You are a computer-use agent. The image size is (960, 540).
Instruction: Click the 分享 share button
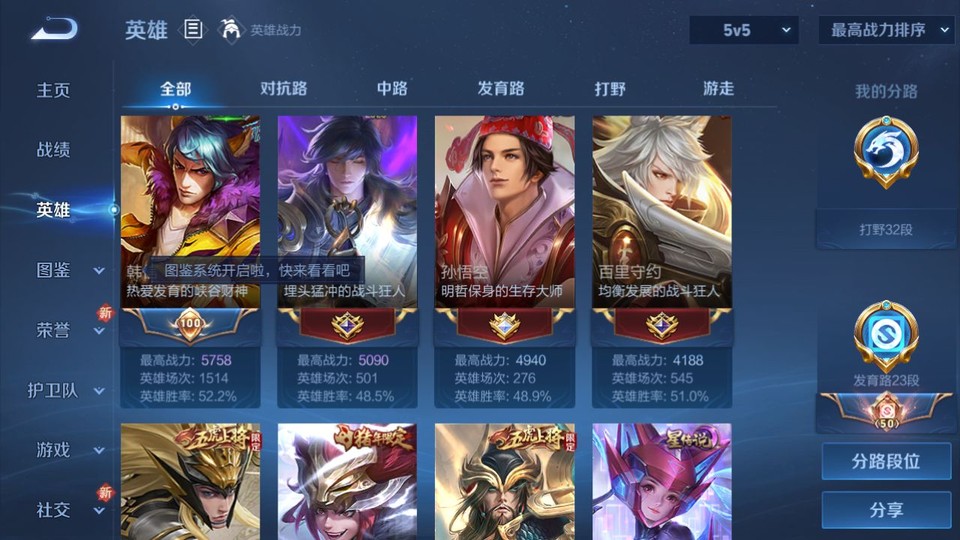(x=886, y=510)
